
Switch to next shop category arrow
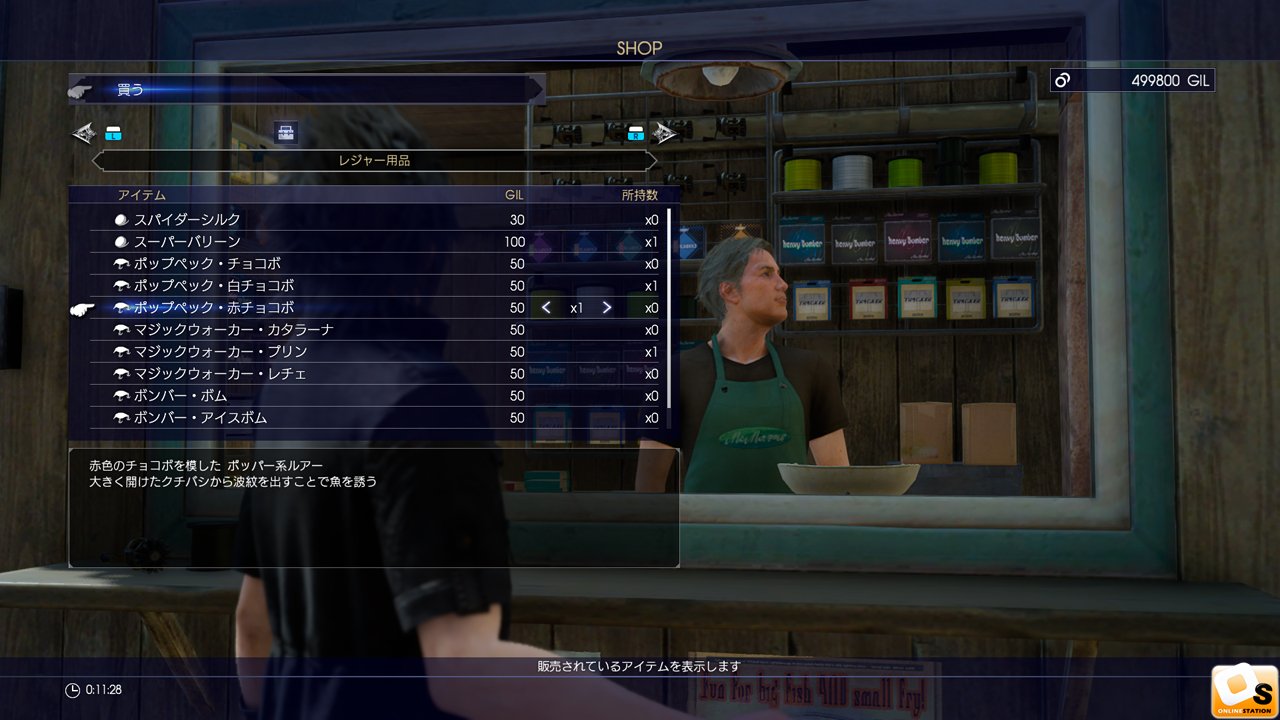[x=664, y=133]
